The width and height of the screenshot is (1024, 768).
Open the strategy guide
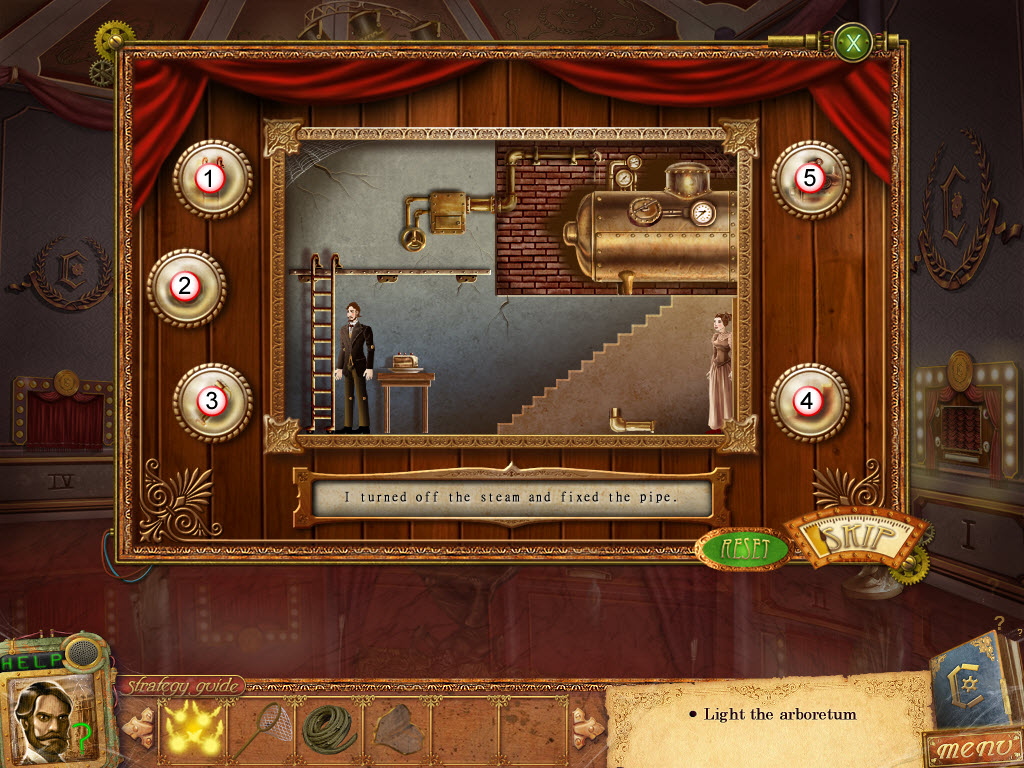click(183, 686)
